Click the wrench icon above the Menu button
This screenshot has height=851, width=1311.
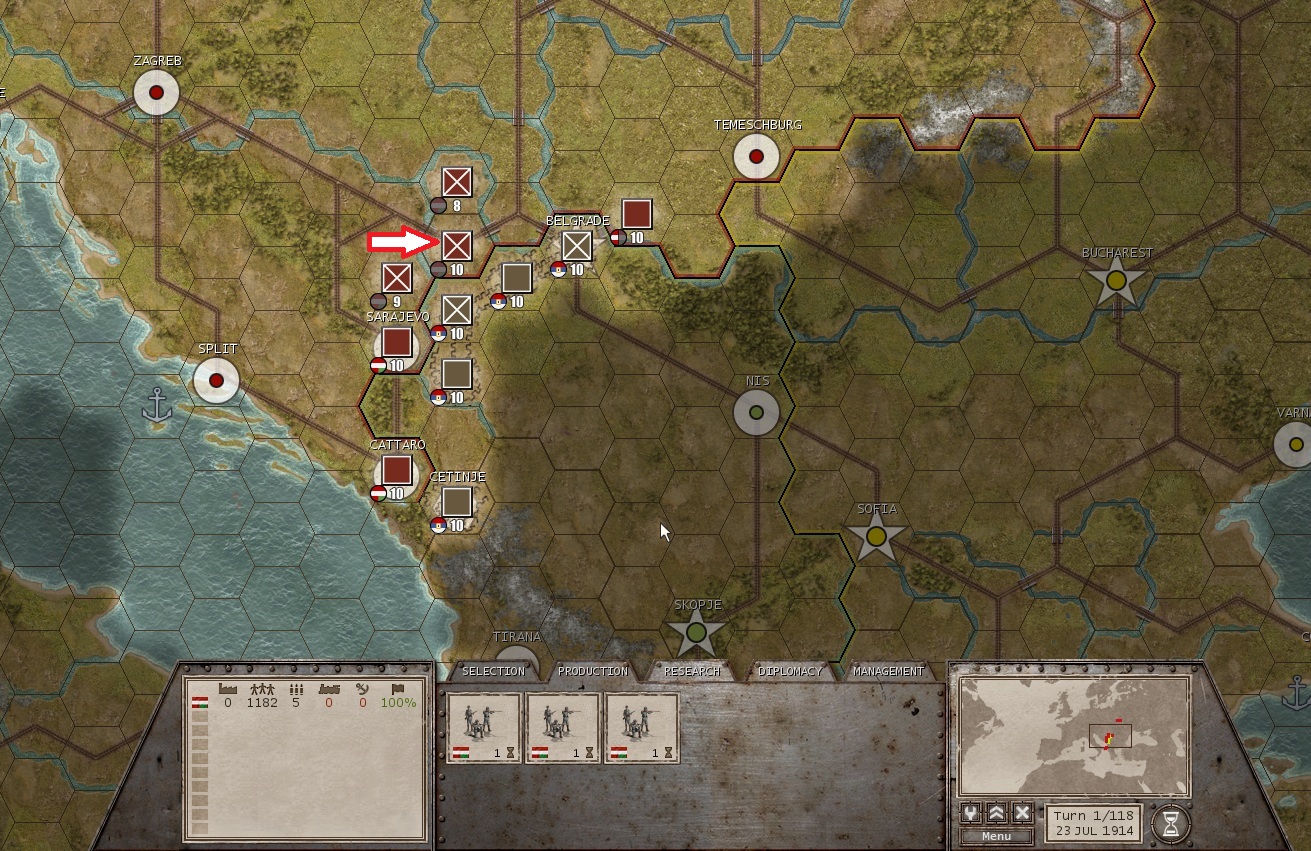coord(970,814)
